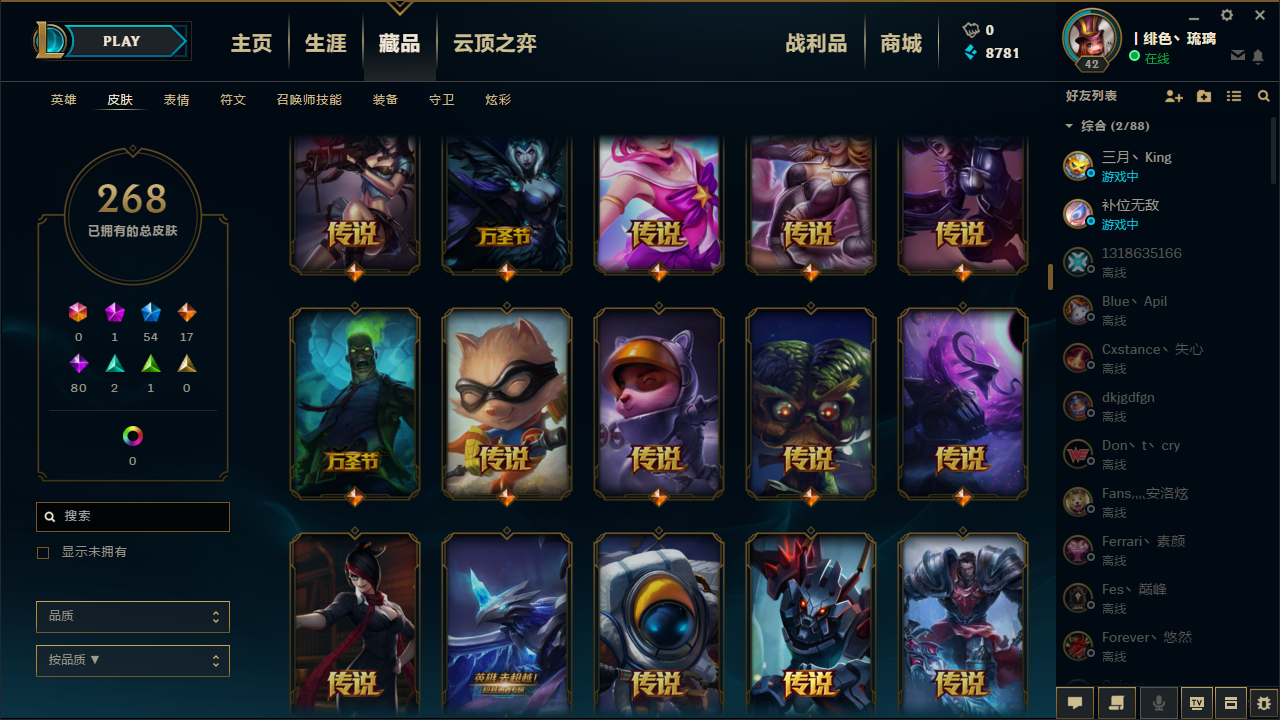Open the chat bubble icon at bottom right
Screen dimensions: 1280x720
[x=1074, y=703]
